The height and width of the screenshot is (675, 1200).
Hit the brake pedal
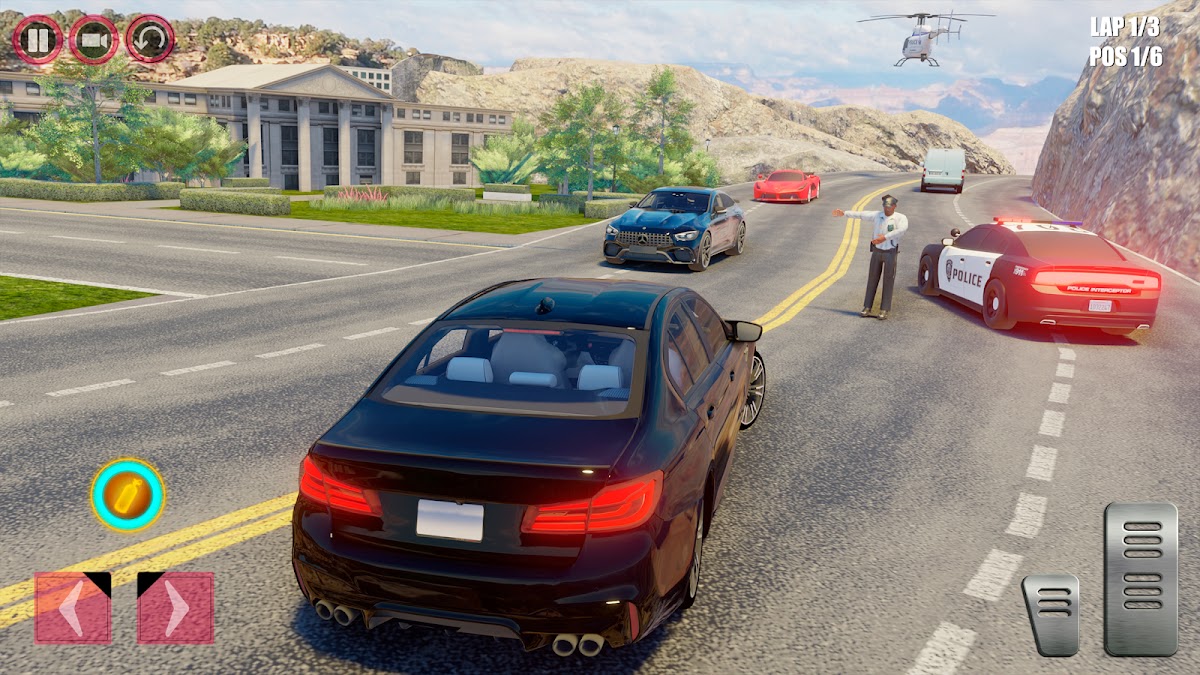coord(1050,614)
